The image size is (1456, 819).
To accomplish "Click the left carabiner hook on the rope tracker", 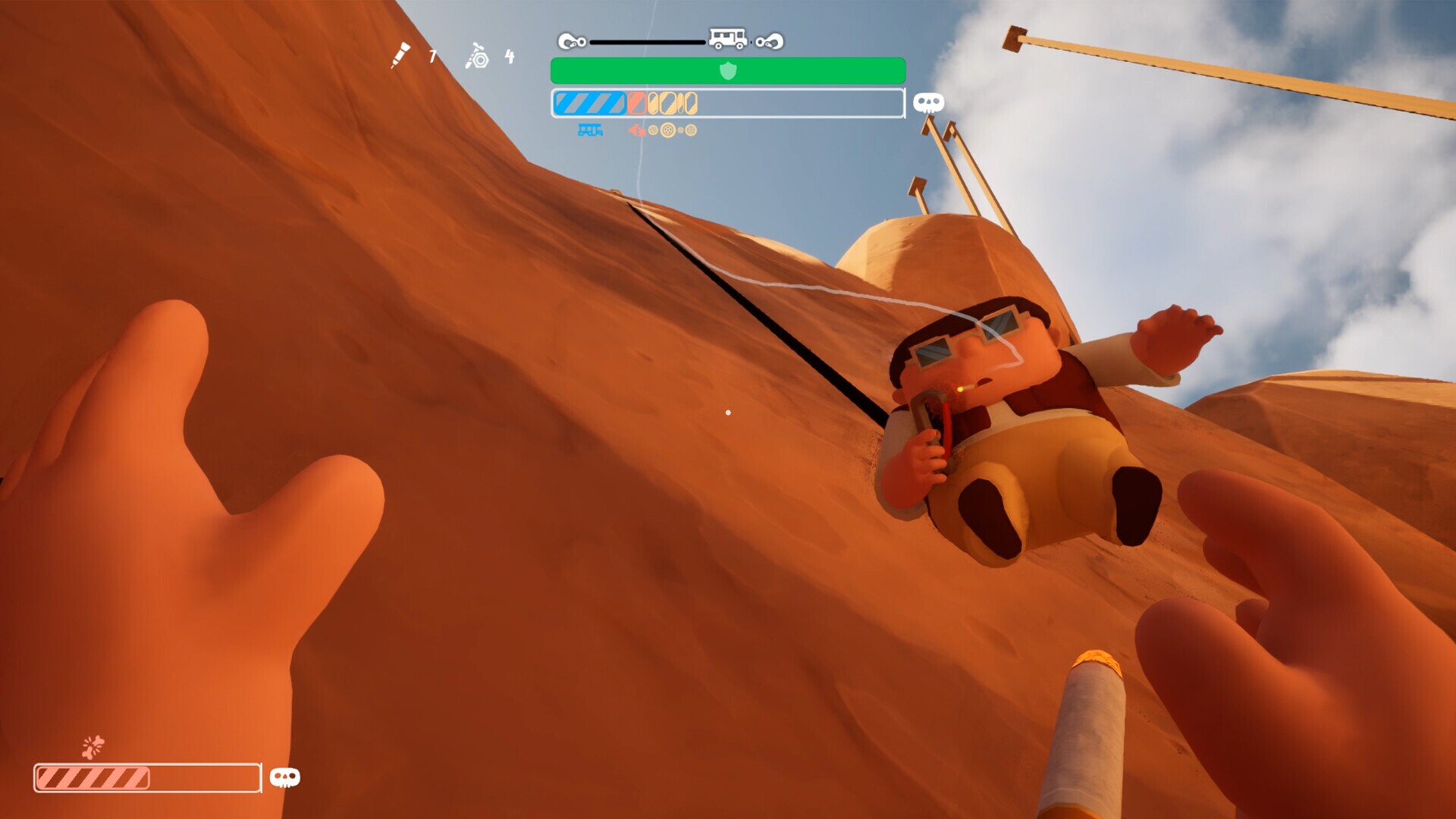I will 572,42.
